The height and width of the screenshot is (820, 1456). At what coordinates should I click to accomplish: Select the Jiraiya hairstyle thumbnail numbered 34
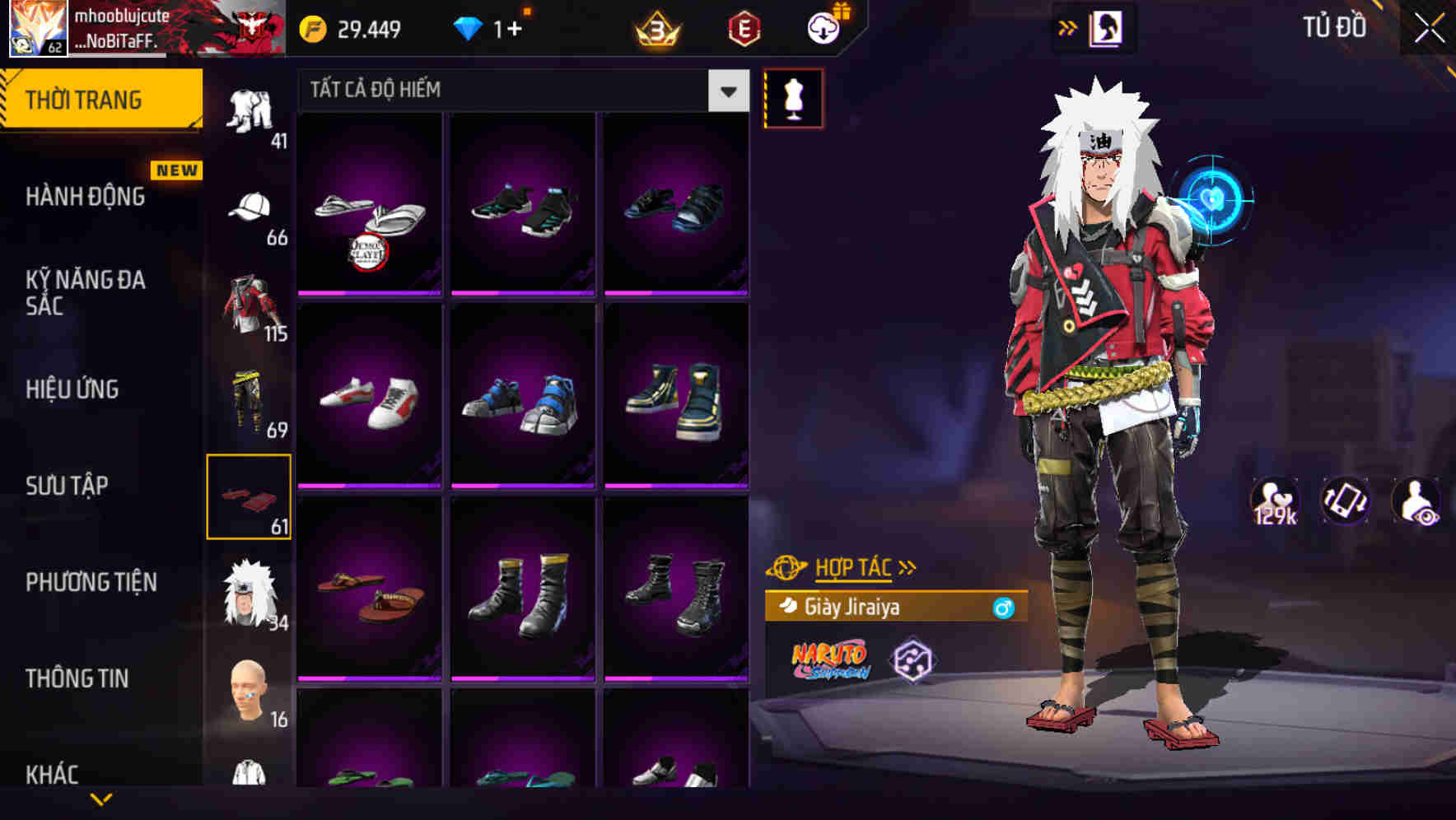click(x=250, y=593)
